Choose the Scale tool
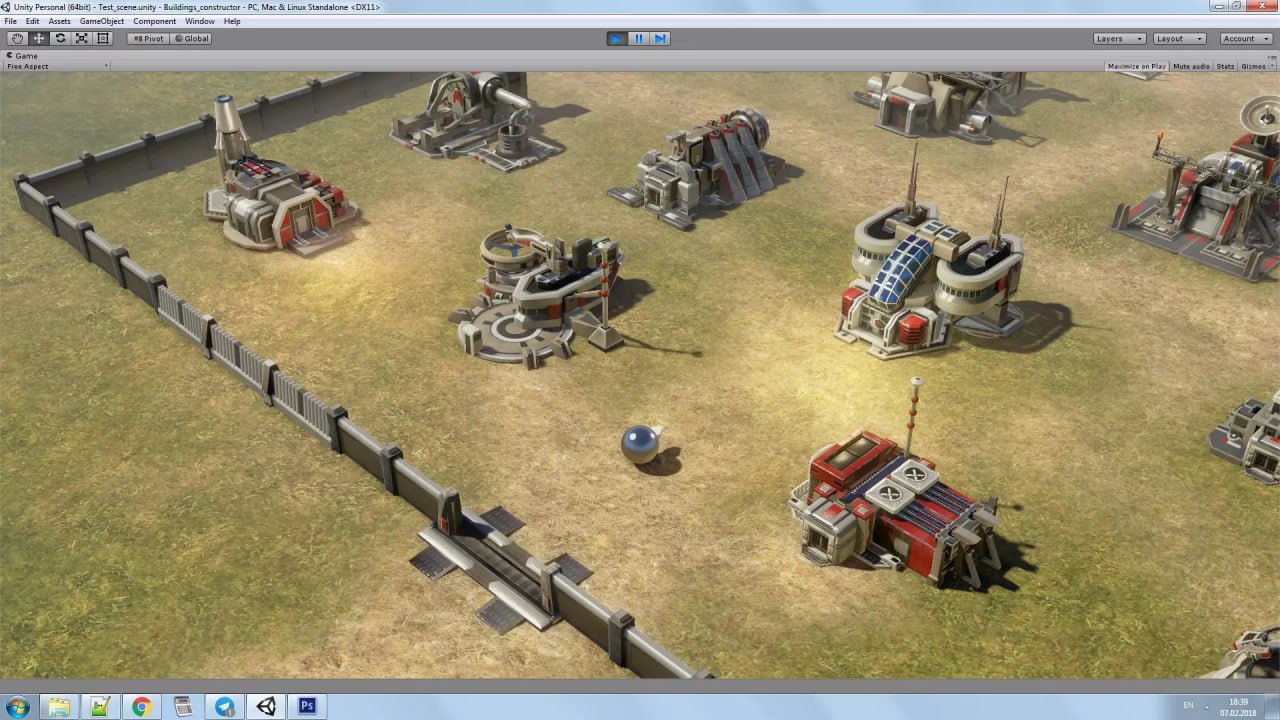Image resolution: width=1280 pixels, height=720 pixels. (x=81, y=38)
